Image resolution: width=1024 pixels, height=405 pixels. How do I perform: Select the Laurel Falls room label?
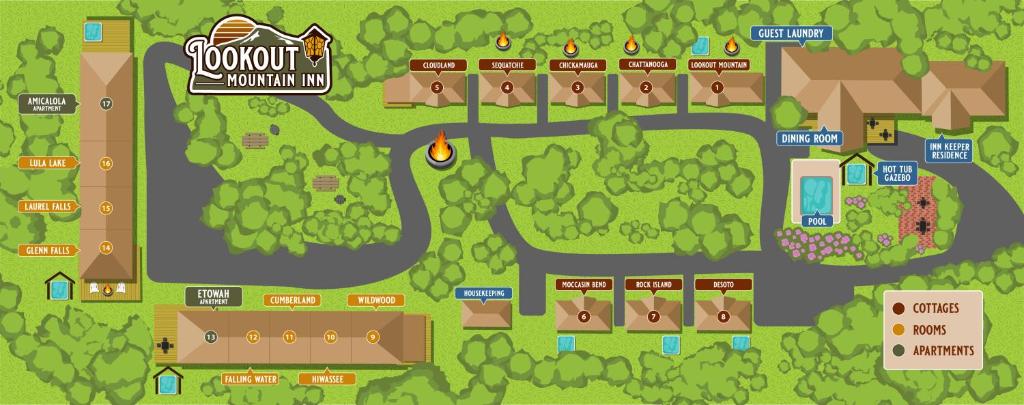(46, 207)
